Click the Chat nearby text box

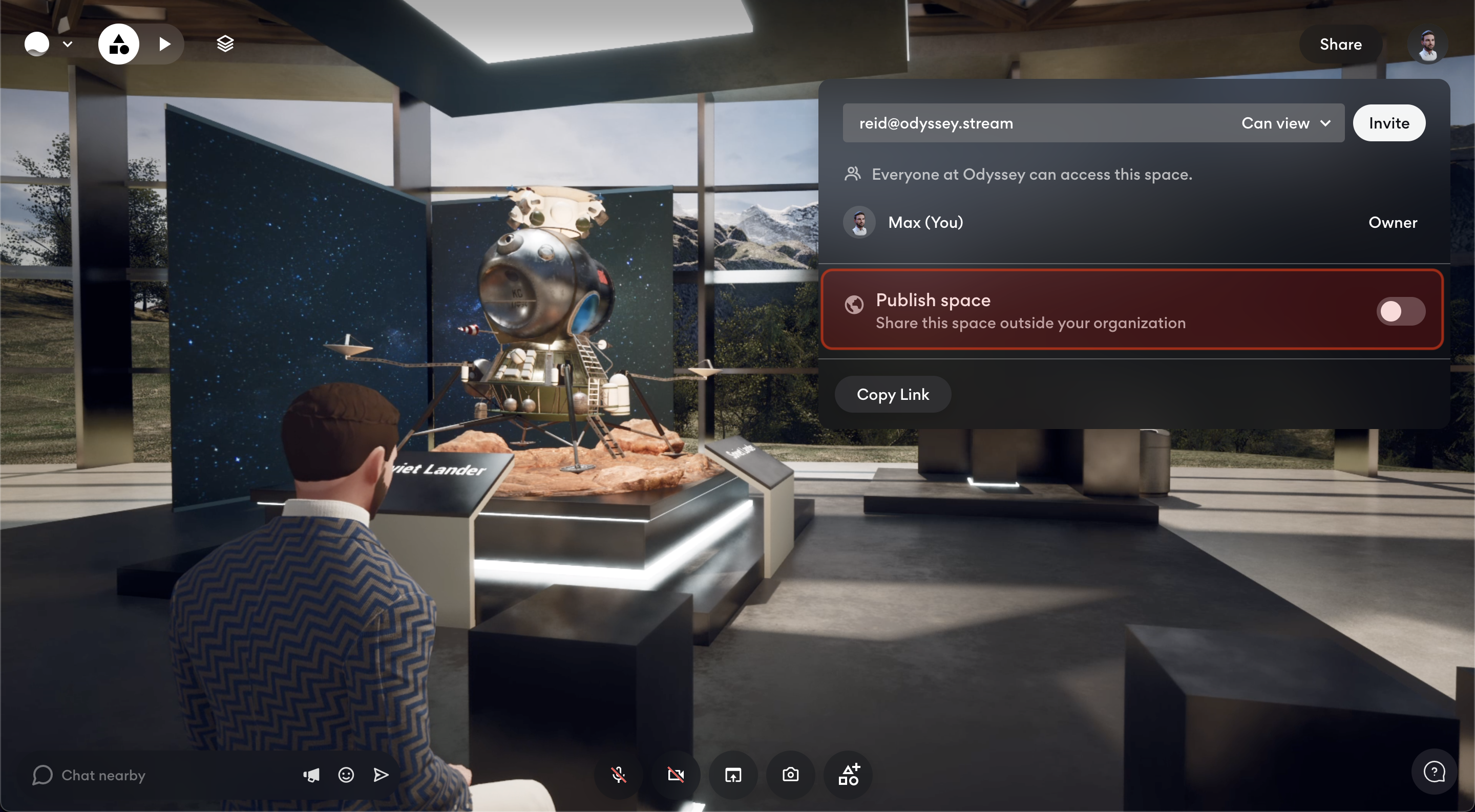[x=160, y=775]
